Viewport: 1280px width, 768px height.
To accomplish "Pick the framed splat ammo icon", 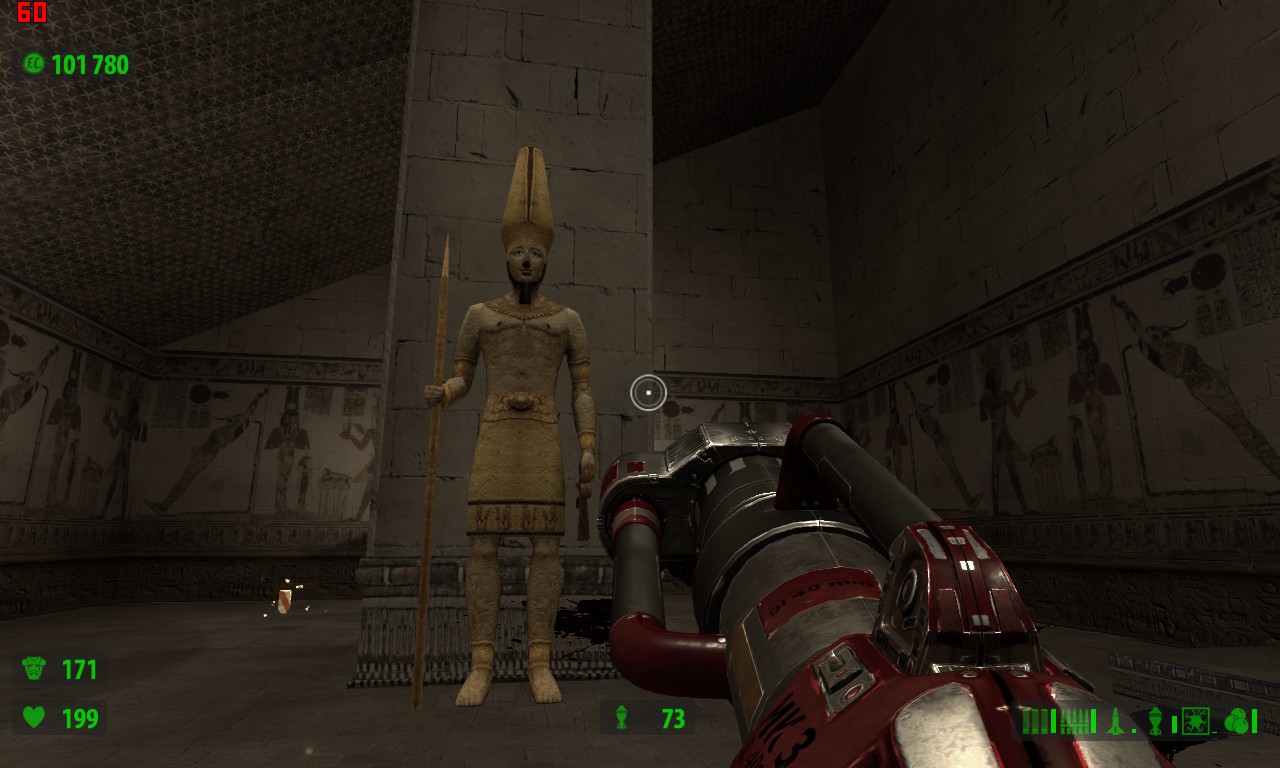I will (x=1196, y=720).
